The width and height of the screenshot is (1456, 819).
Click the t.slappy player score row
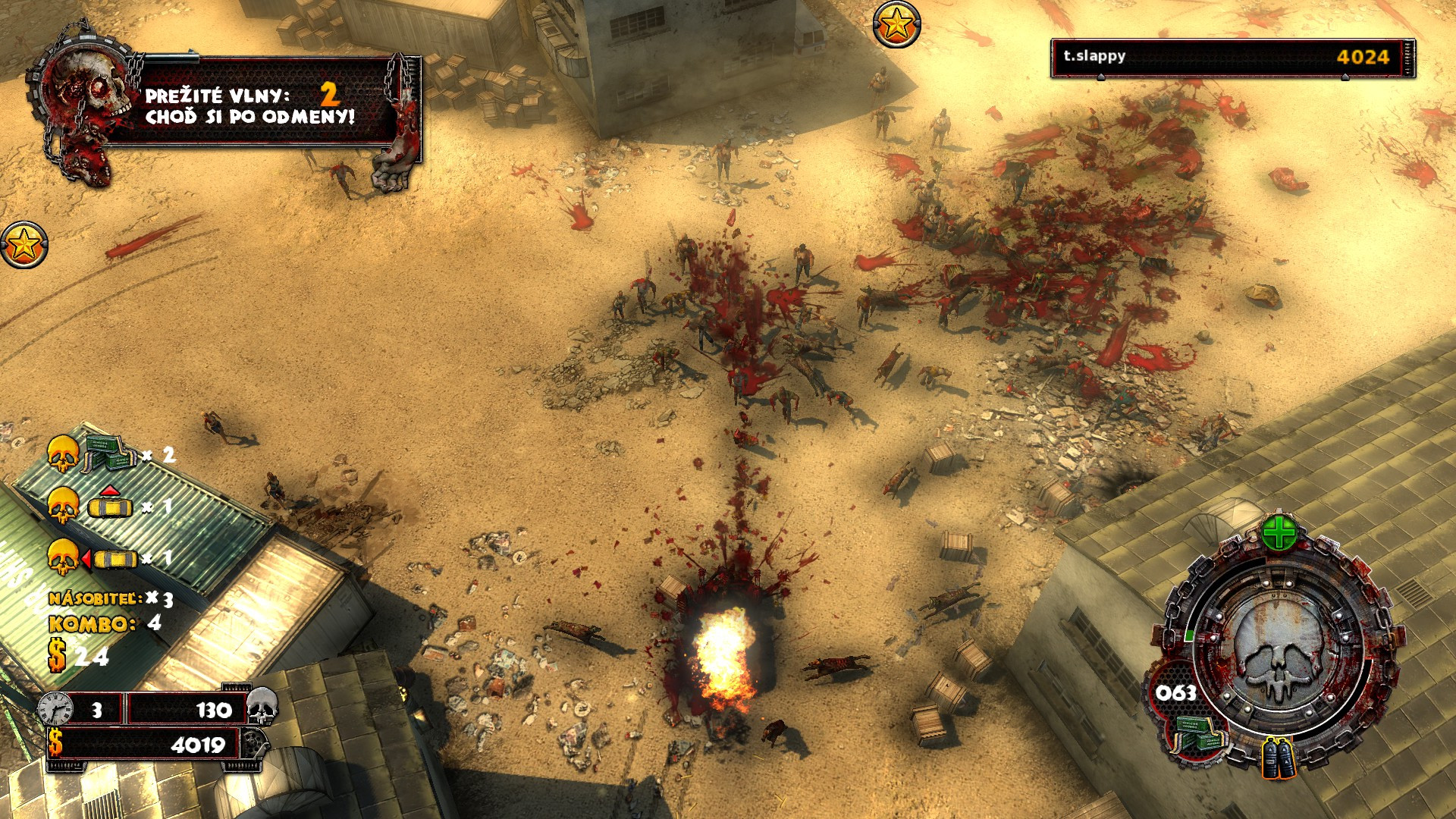(1232, 58)
